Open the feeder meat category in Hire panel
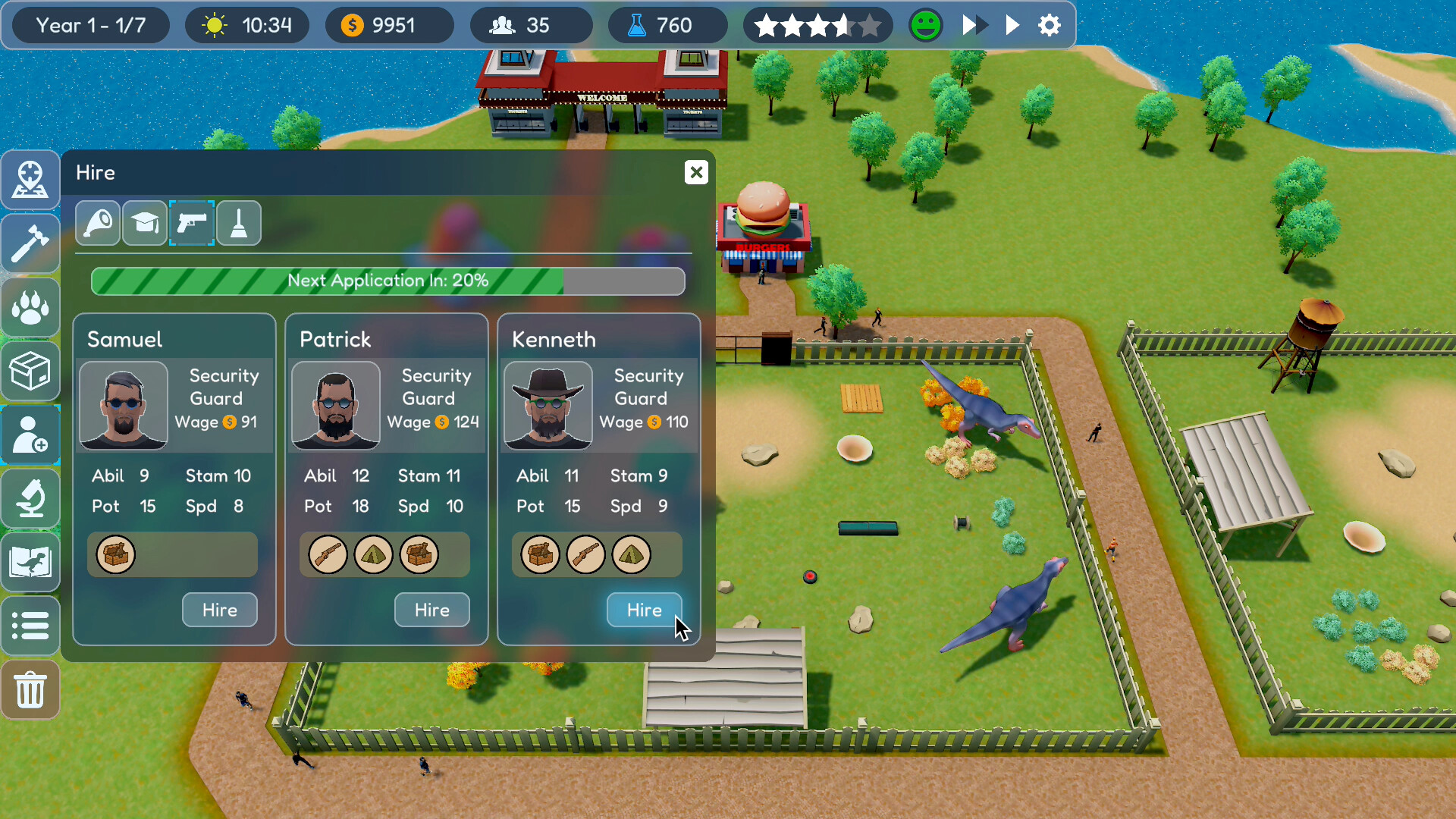This screenshot has width=1456, height=819. [x=98, y=223]
